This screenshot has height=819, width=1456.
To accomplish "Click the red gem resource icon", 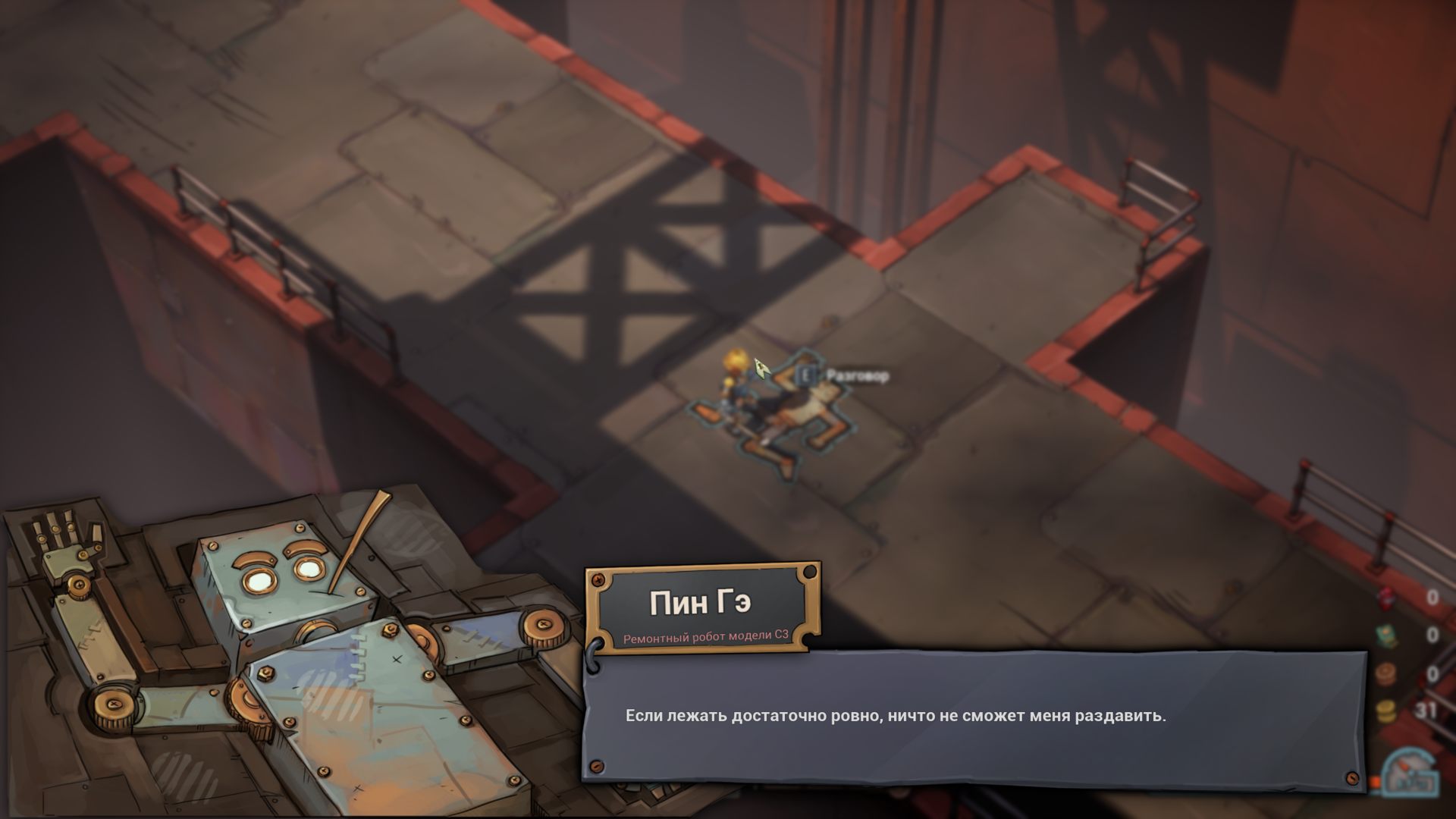I will pos(1388,599).
